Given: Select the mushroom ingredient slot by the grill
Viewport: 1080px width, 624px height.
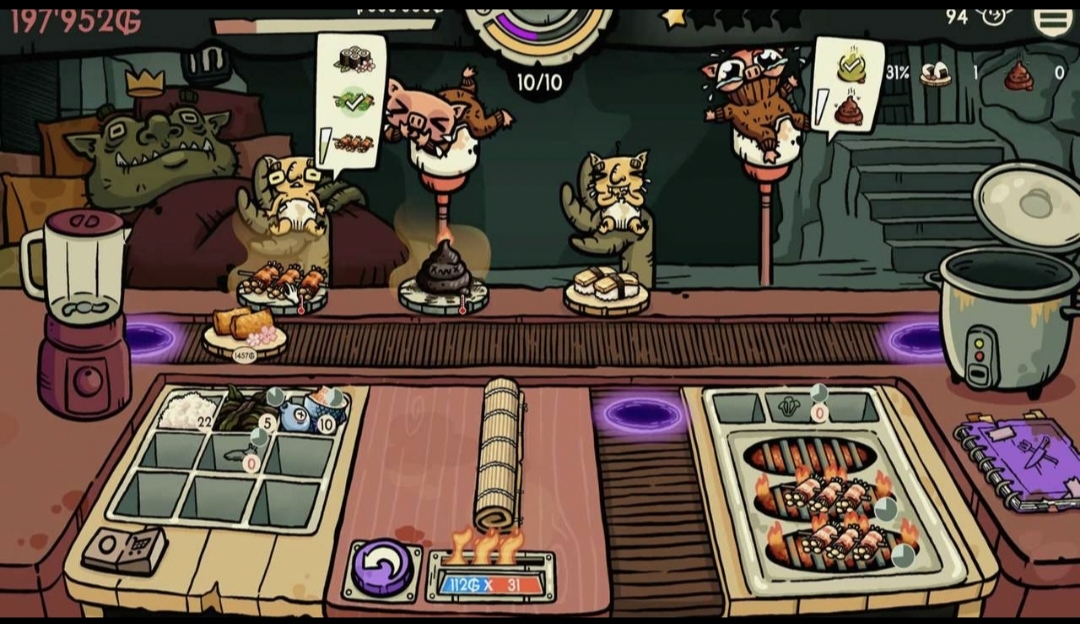Looking at the screenshot, I should pyautogui.click(x=788, y=407).
